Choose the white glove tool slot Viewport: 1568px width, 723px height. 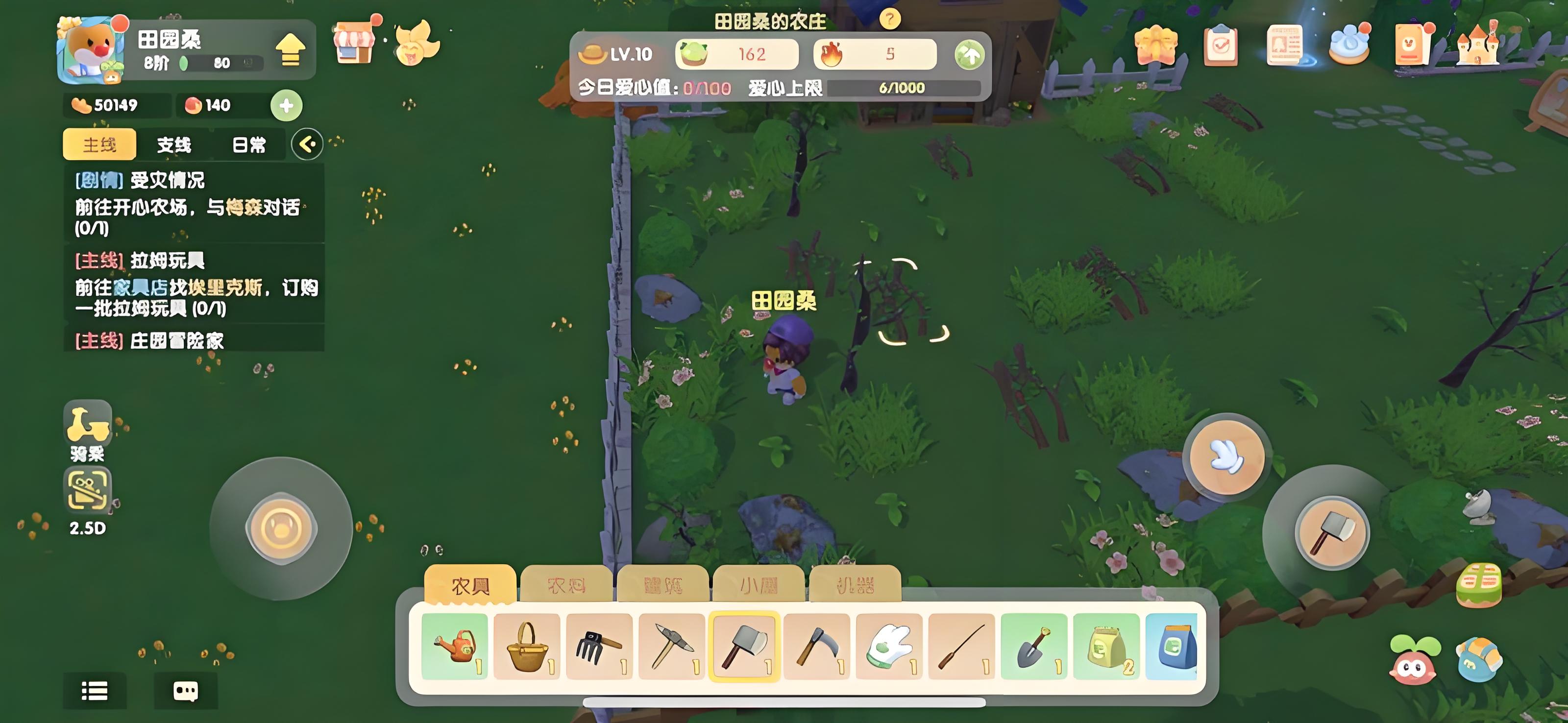pyautogui.click(x=889, y=646)
